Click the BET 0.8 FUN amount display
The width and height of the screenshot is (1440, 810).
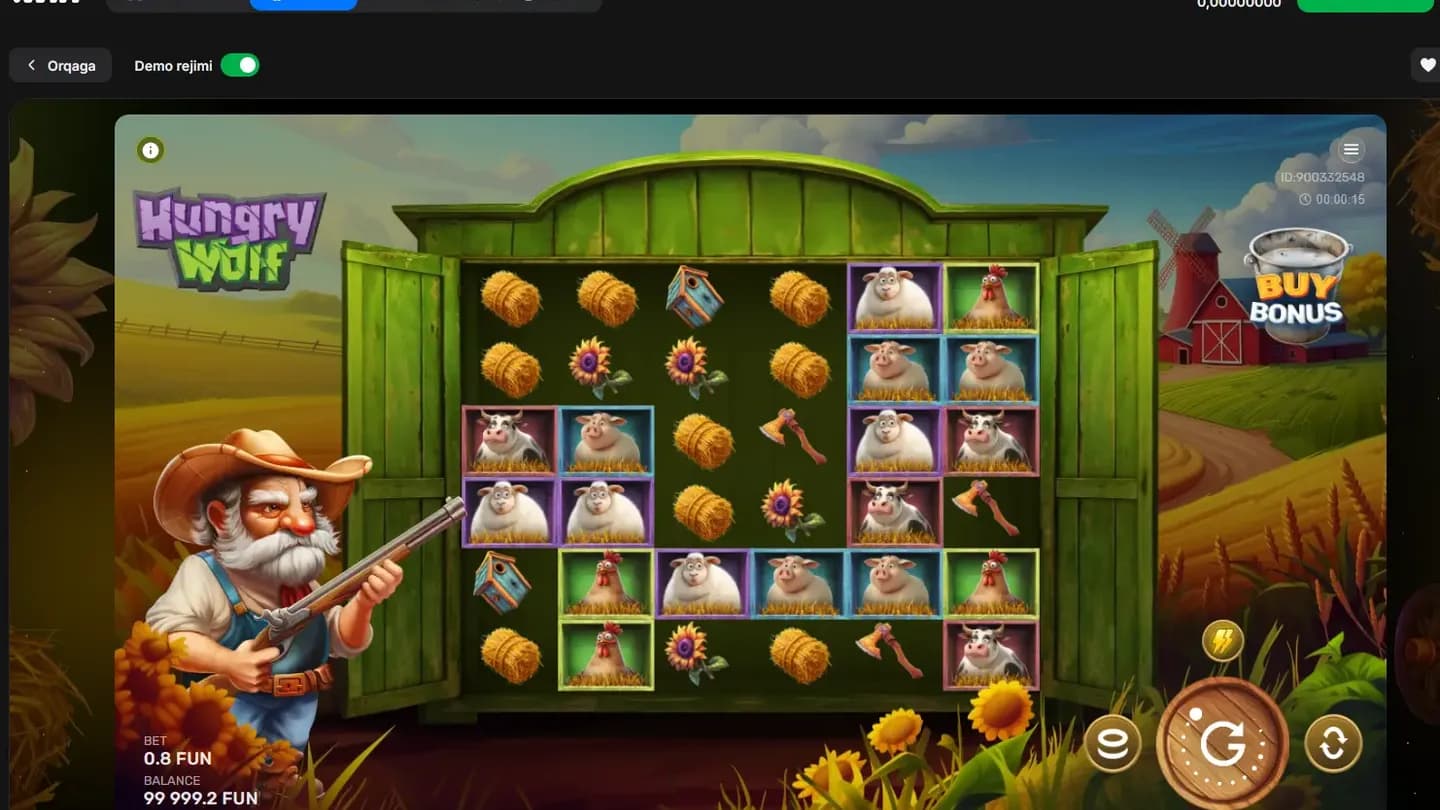pyautogui.click(x=177, y=758)
